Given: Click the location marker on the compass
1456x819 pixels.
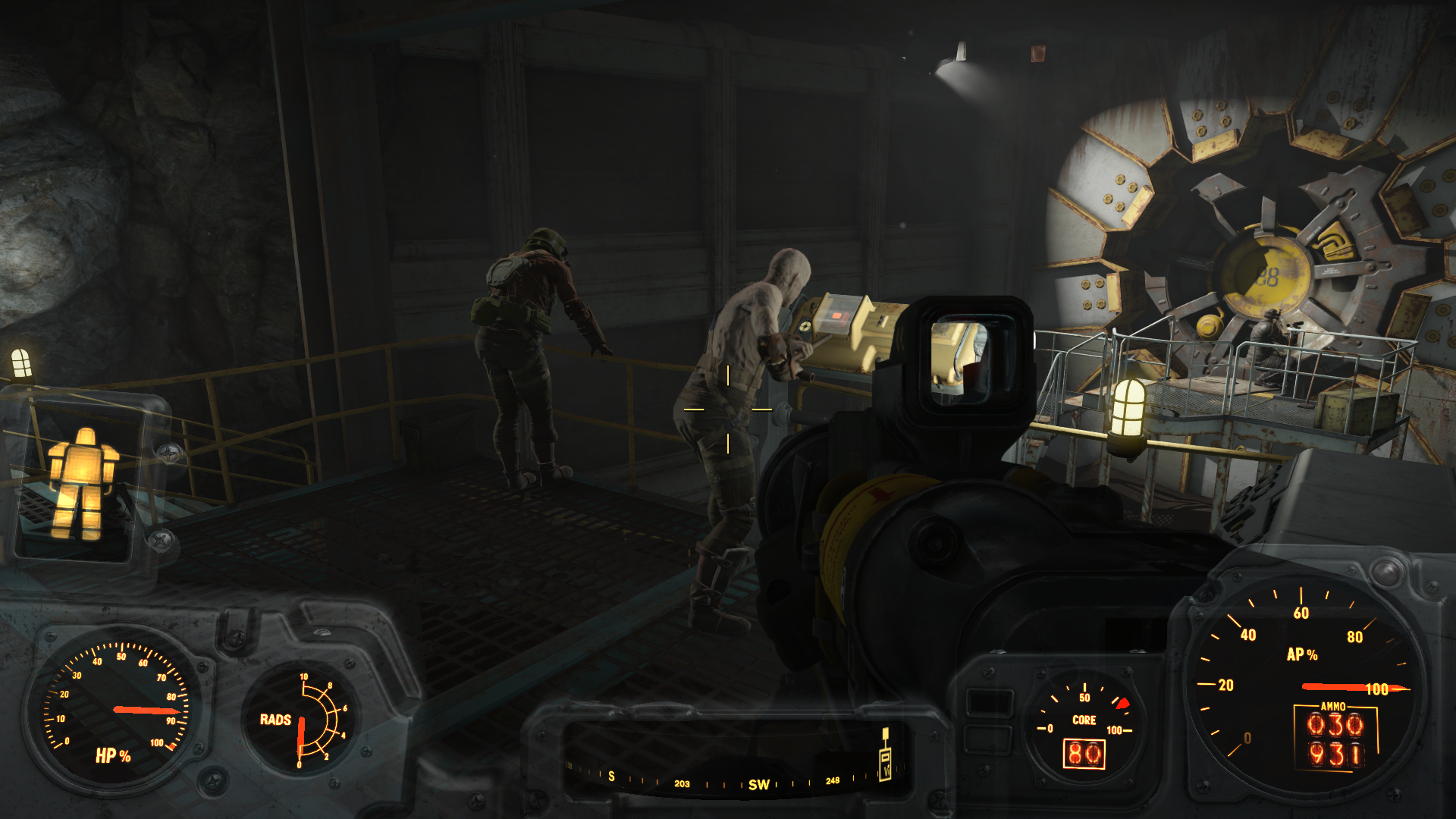Looking at the screenshot, I should tap(884, 757).
